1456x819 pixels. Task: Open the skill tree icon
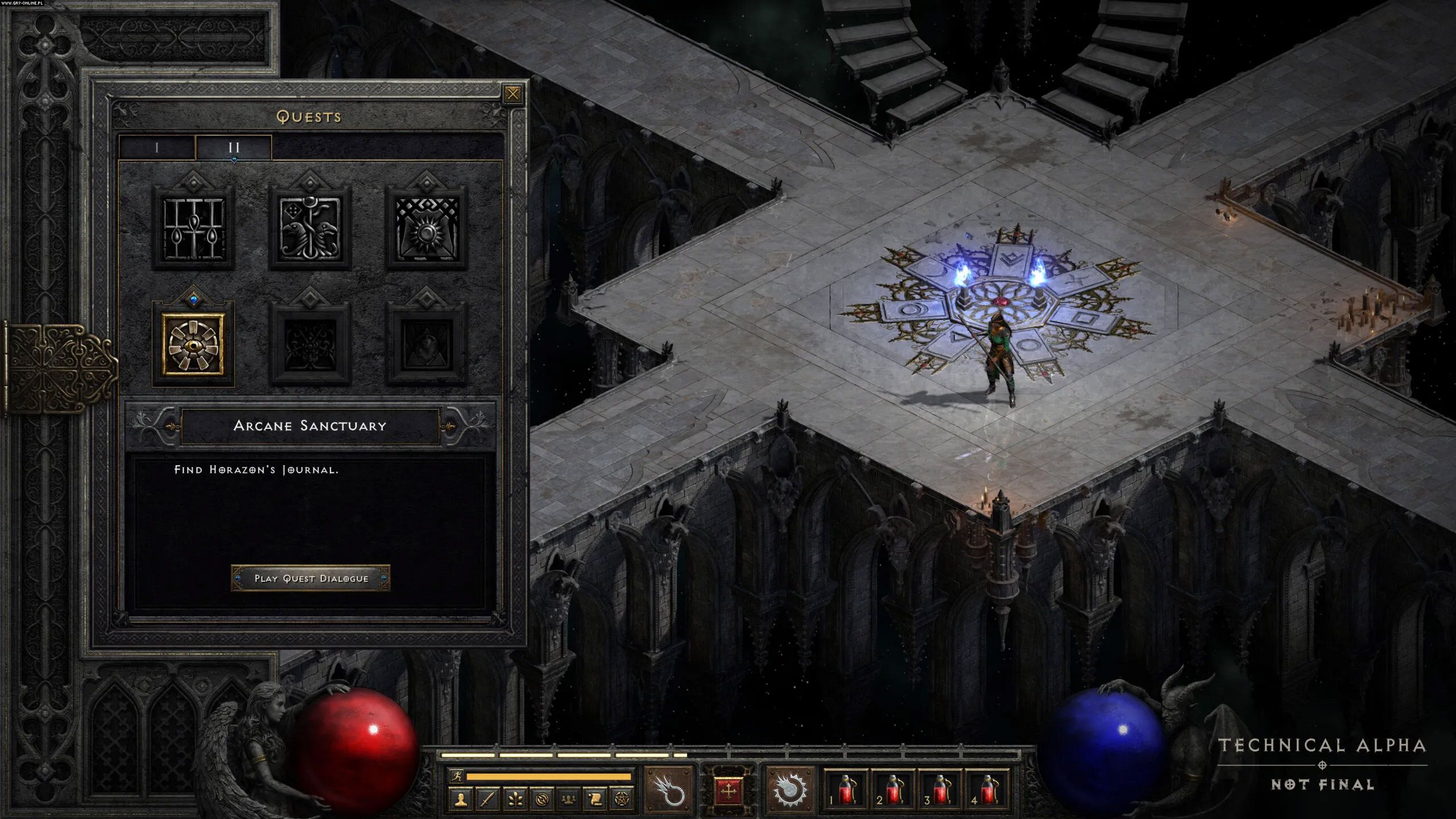515,800
